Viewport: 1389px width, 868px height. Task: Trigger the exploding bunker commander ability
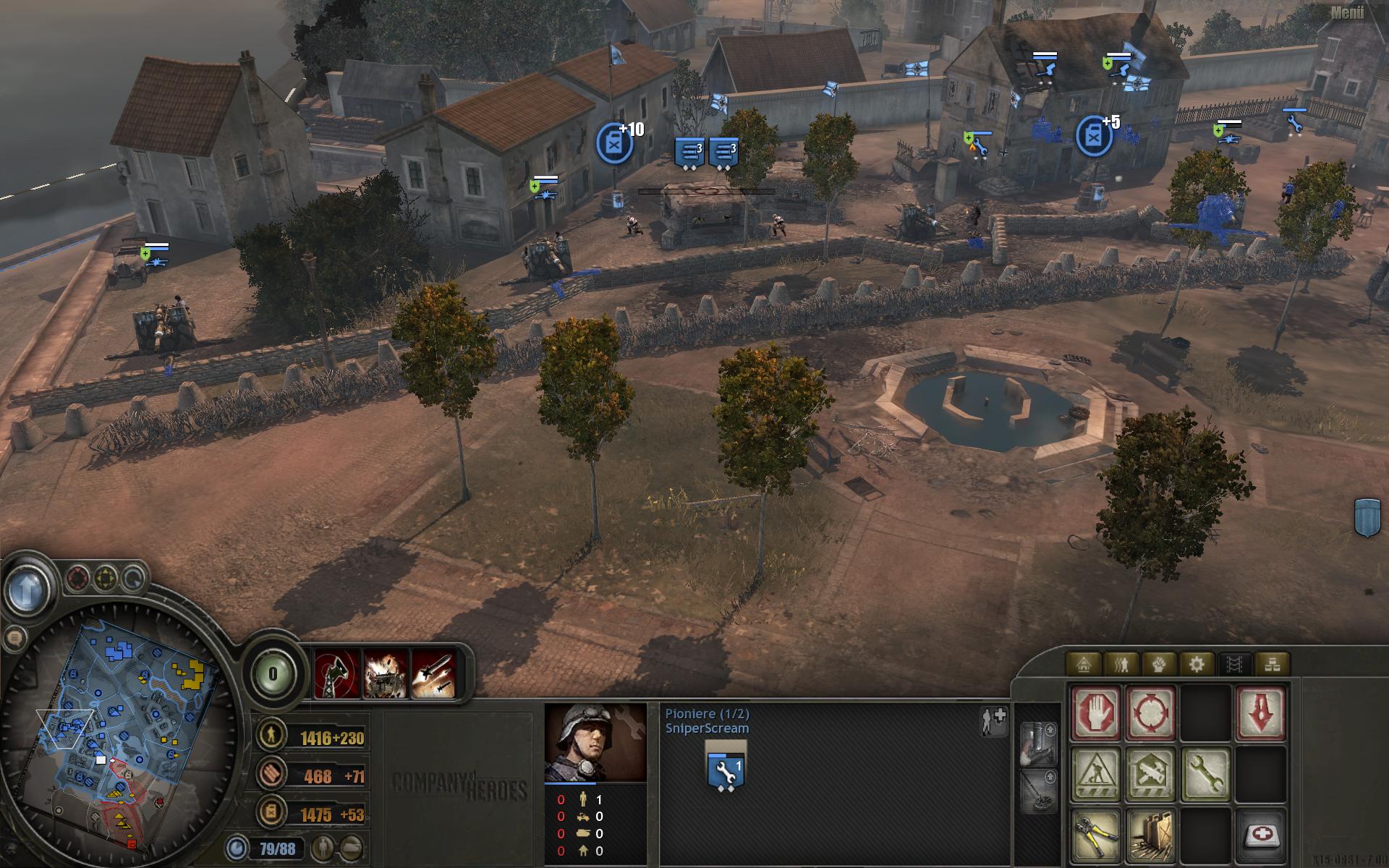tap(386, 674)
